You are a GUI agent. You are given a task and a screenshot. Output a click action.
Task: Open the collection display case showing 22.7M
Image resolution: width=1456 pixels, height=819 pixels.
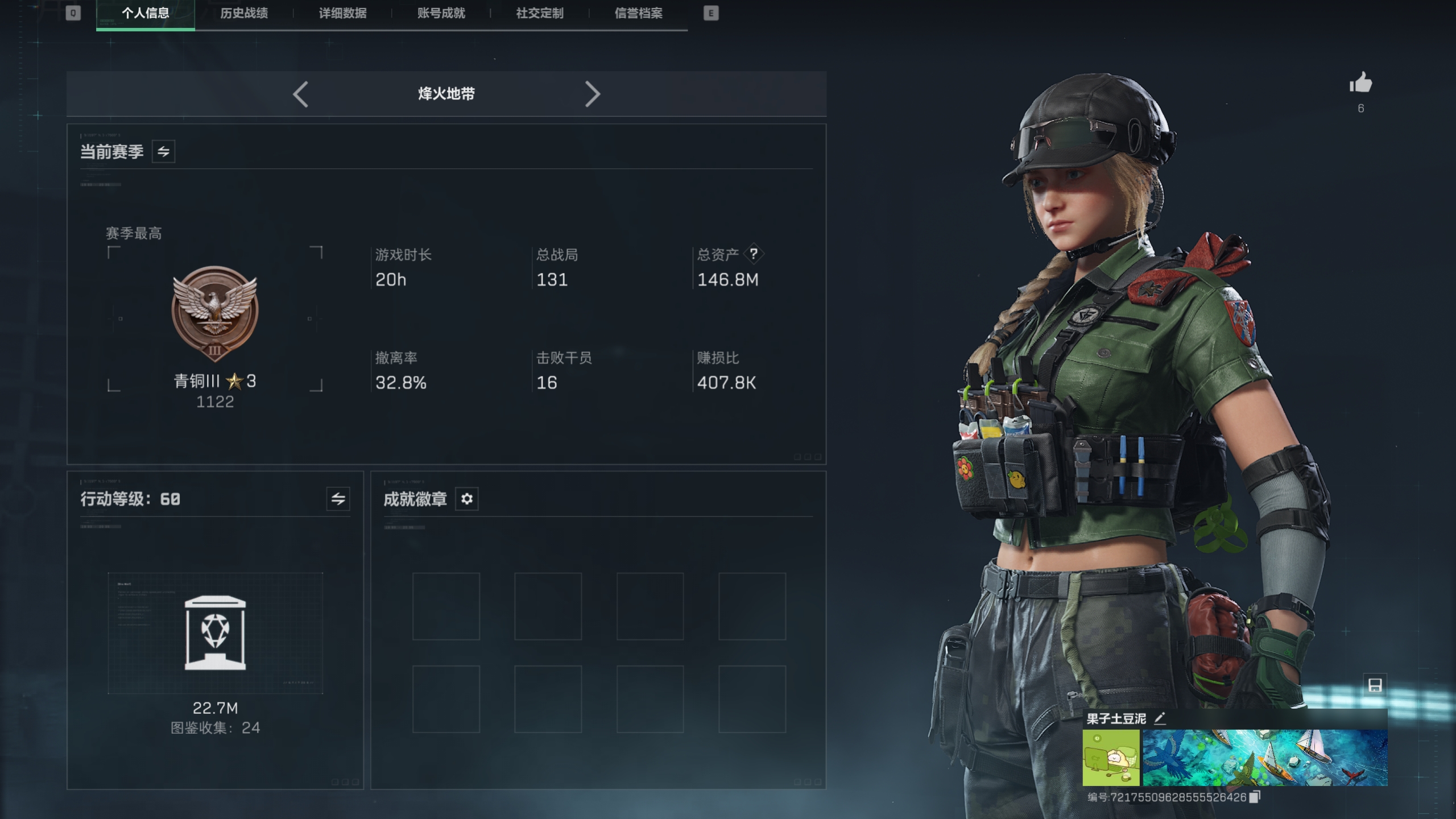(x=215, y=633)
